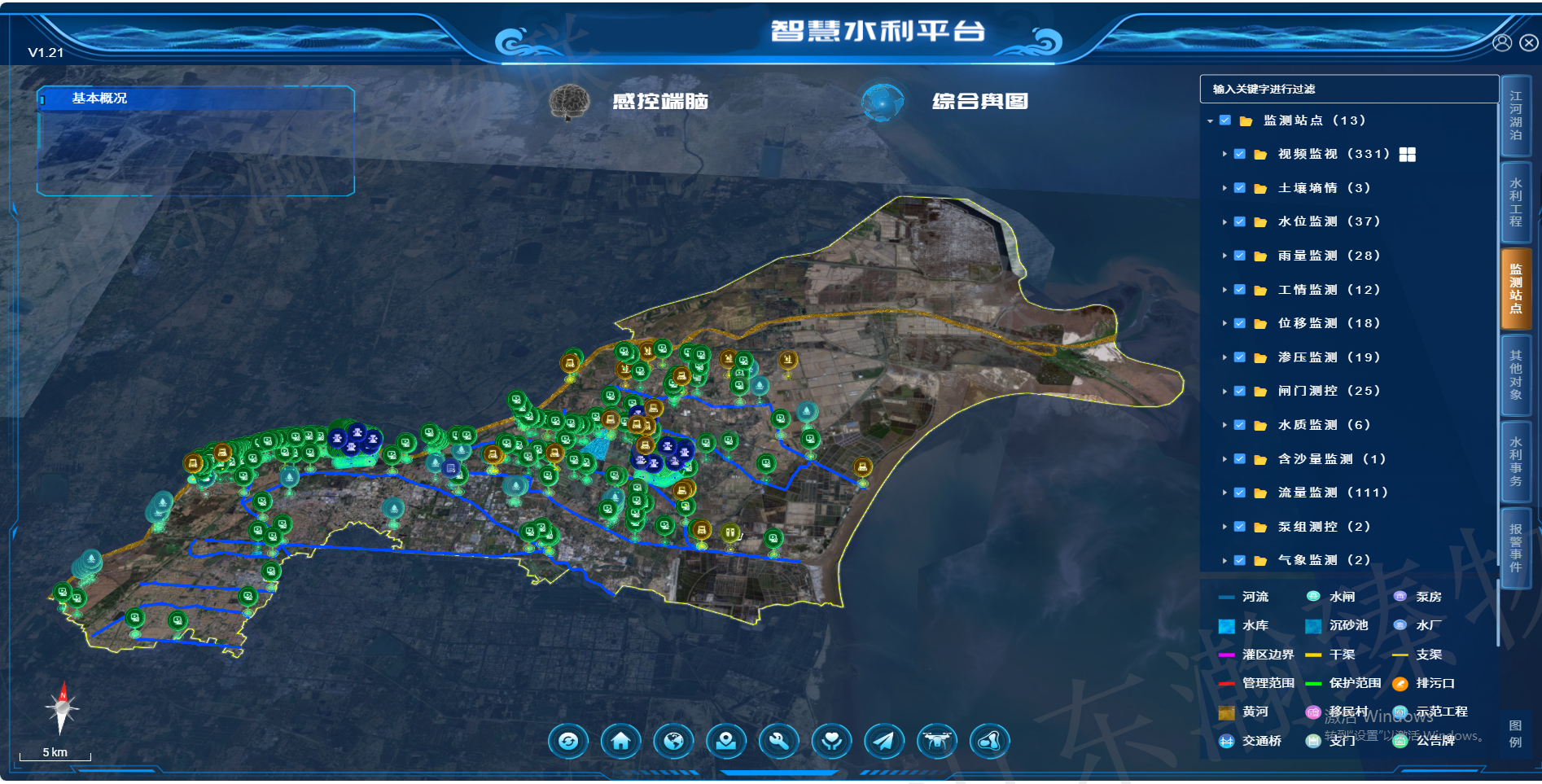
Task: Toggle the 水位监测 checkbox
Action: 1240,221
